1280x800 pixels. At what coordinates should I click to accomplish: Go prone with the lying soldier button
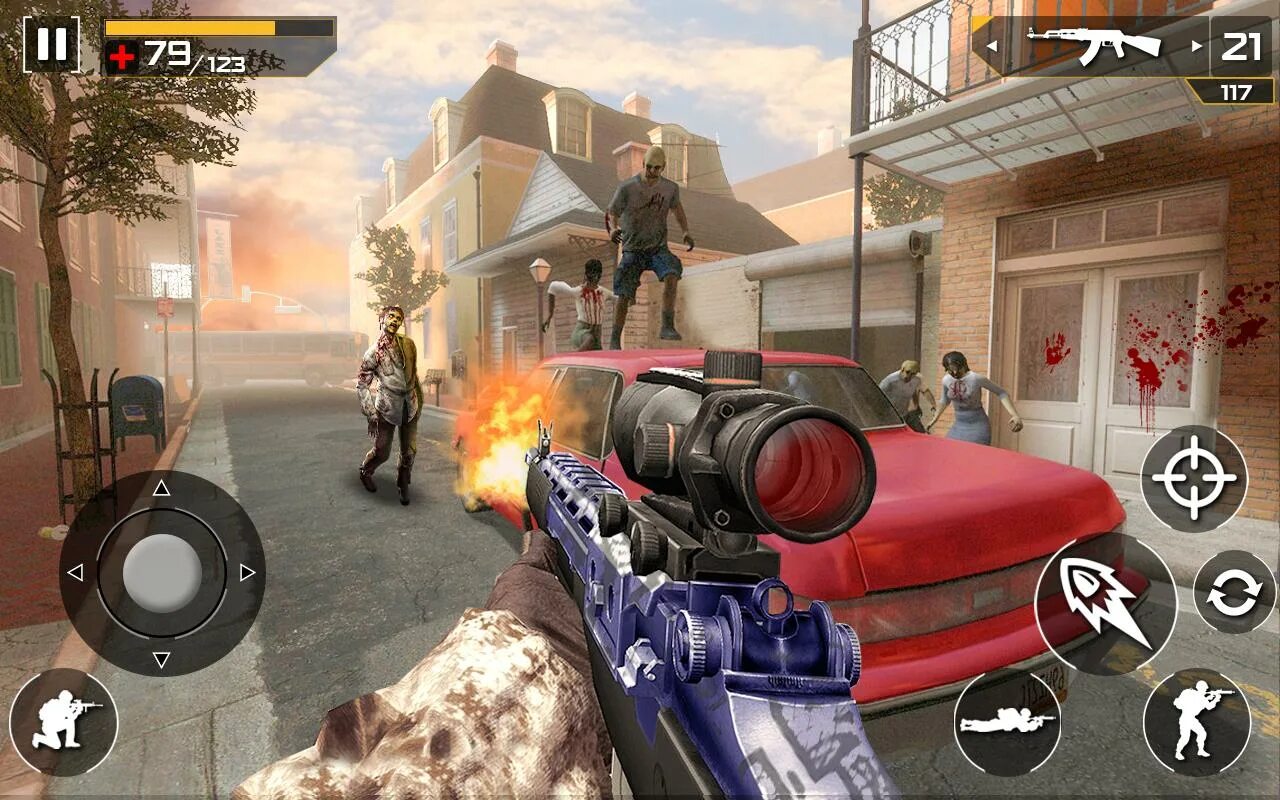[x=1006, y=722]
